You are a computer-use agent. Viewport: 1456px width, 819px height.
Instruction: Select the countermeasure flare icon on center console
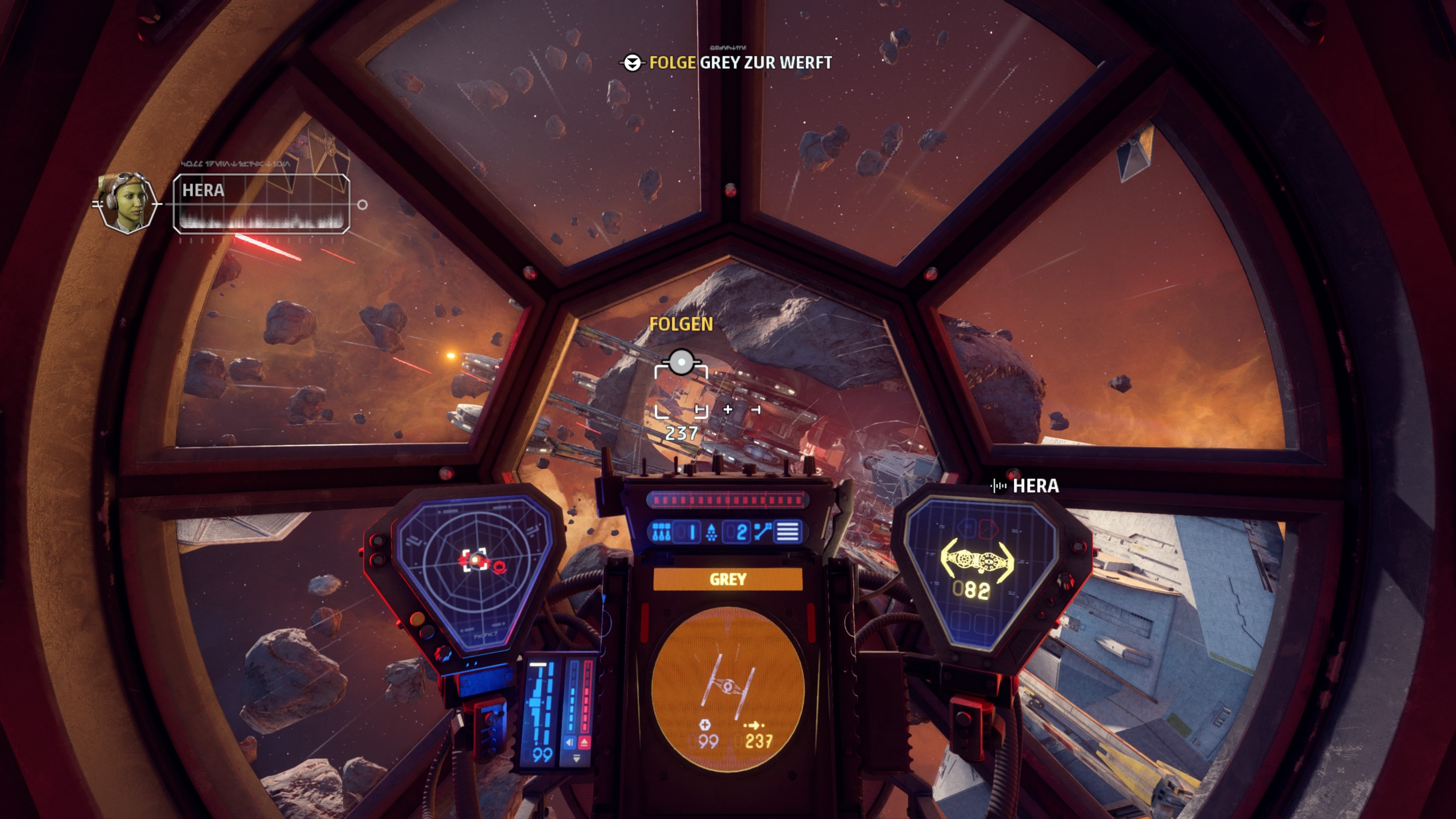711,532
